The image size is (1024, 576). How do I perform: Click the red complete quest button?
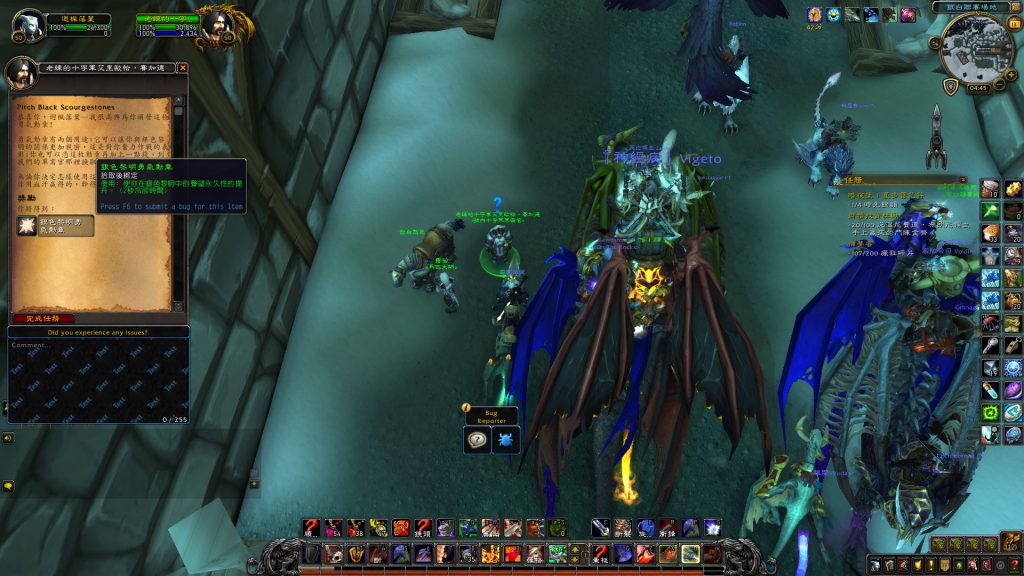(x=43, y=318)
